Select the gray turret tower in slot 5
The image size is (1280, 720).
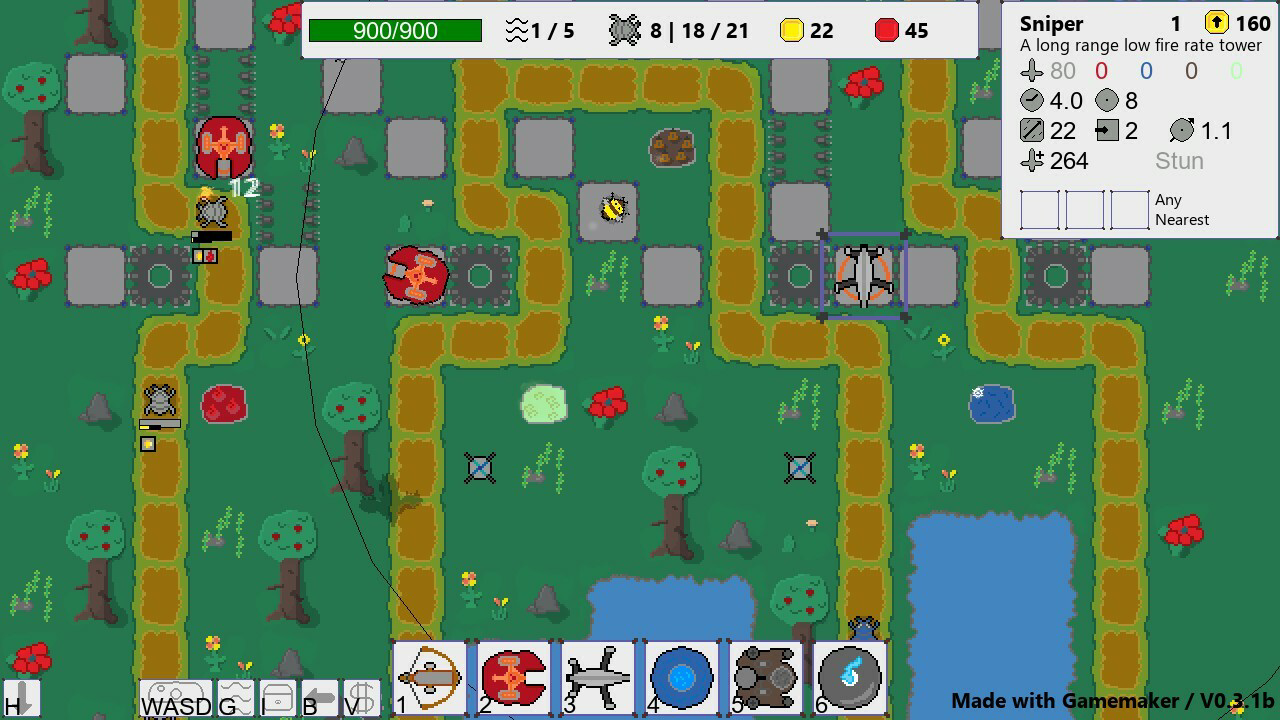click(763, 678)
